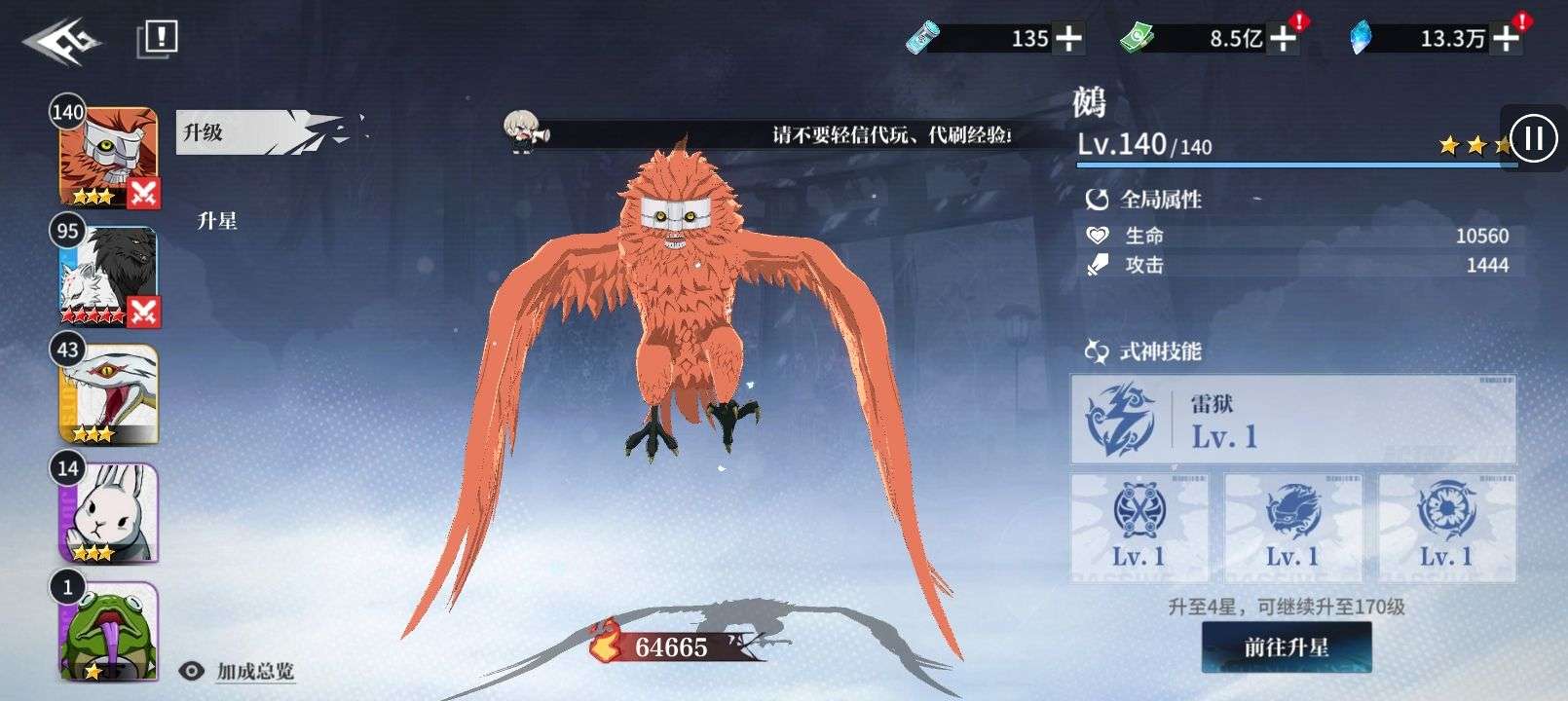Select the level 1 green toad shikigami

click(108, 631)
